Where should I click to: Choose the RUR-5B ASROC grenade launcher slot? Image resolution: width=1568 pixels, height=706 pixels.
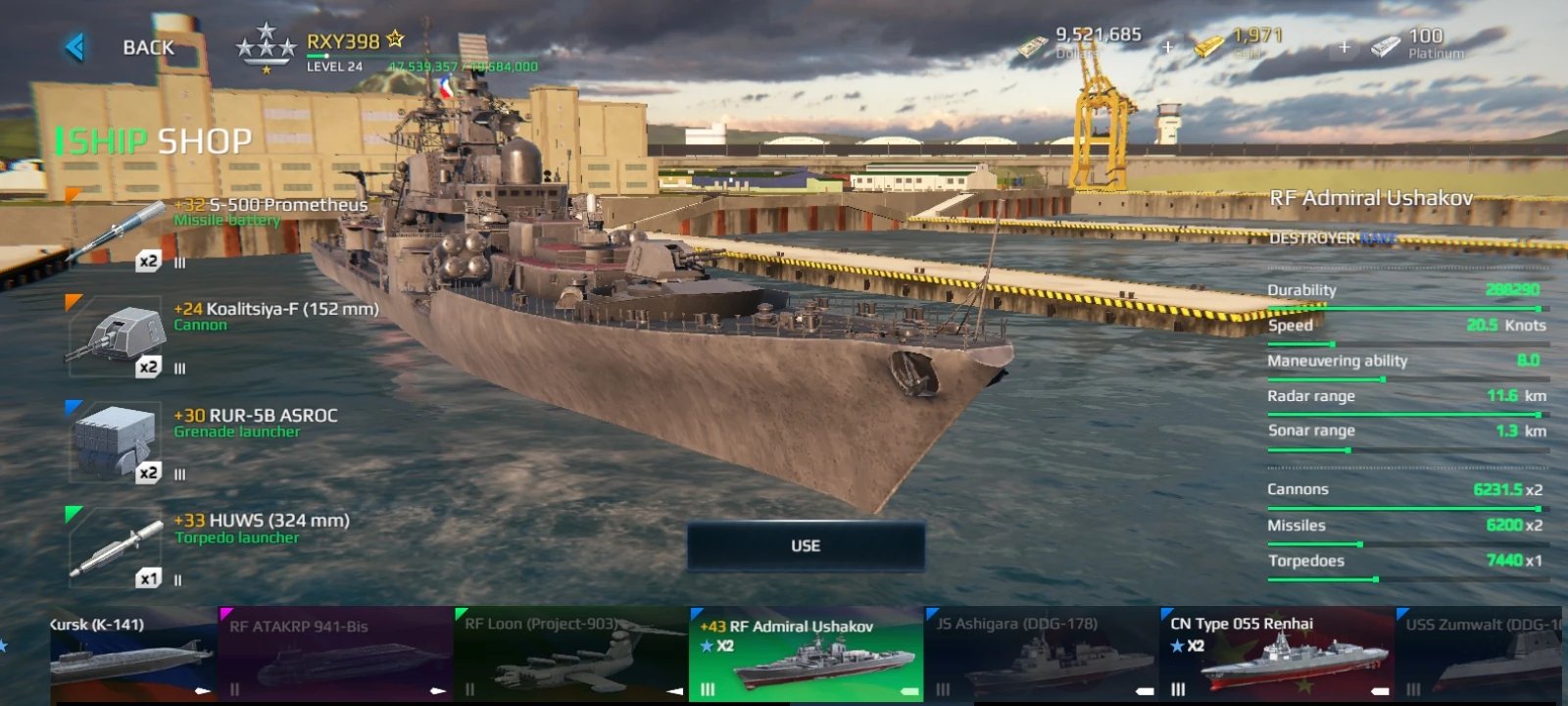click(x=116, y=443)
